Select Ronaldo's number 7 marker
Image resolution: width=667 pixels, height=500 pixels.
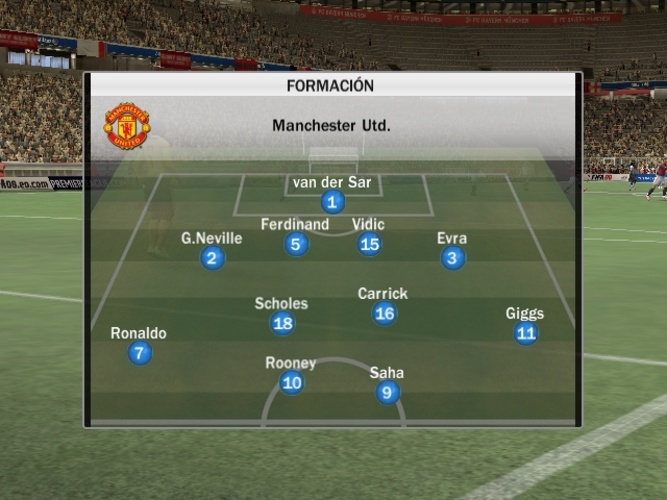pos(140,353)
